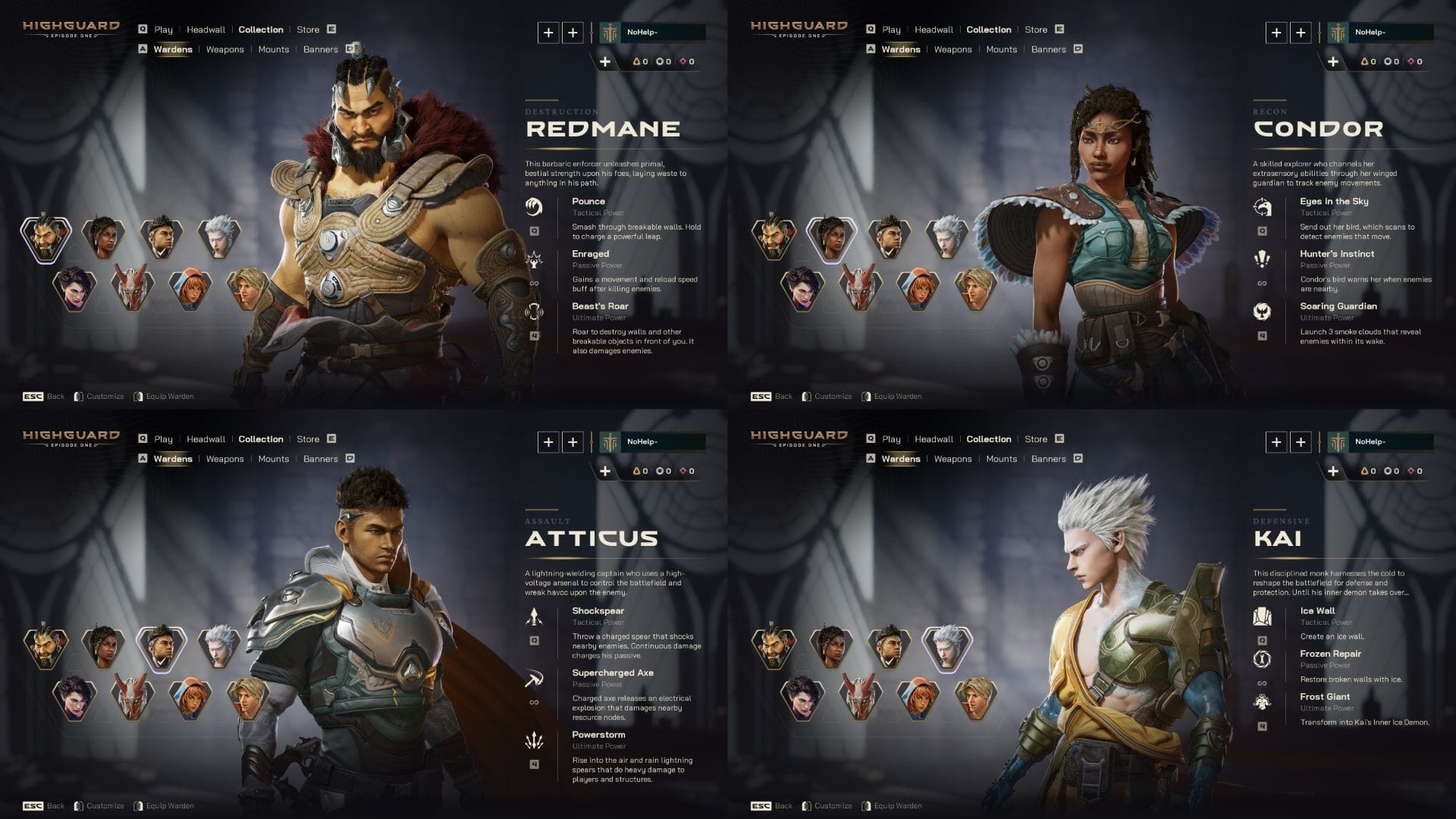
Task: Go to Store on the Kai screen
Action: tap(1036, 439)
